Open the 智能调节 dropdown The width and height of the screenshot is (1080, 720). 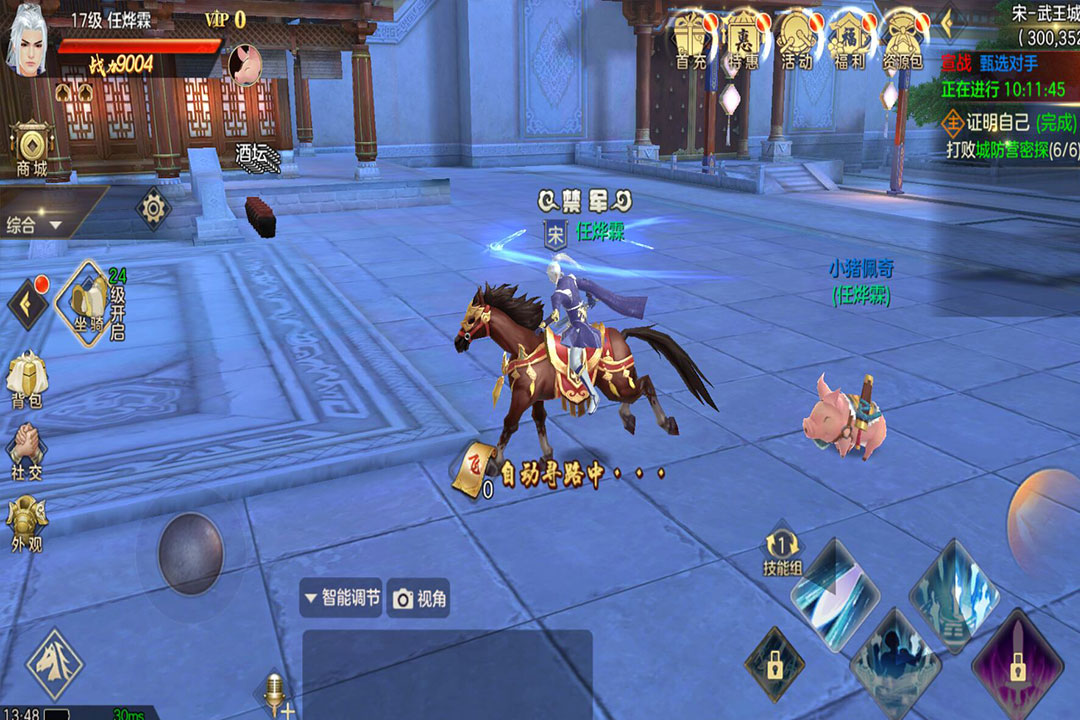pyautogui.click(x=341, y=598)
